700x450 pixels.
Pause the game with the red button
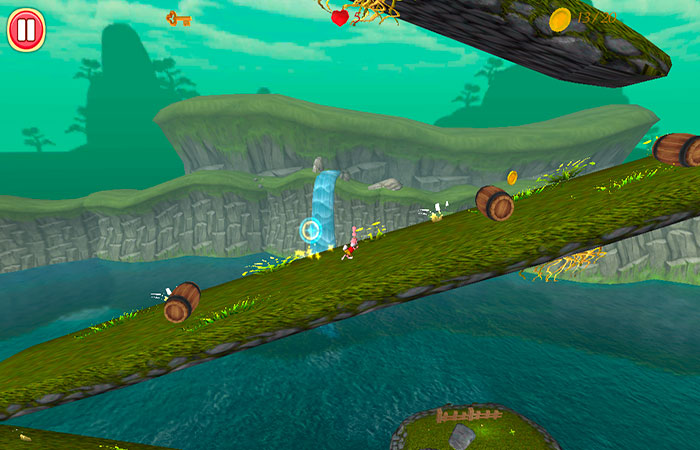pyautogui.click(x=26, y=29)
